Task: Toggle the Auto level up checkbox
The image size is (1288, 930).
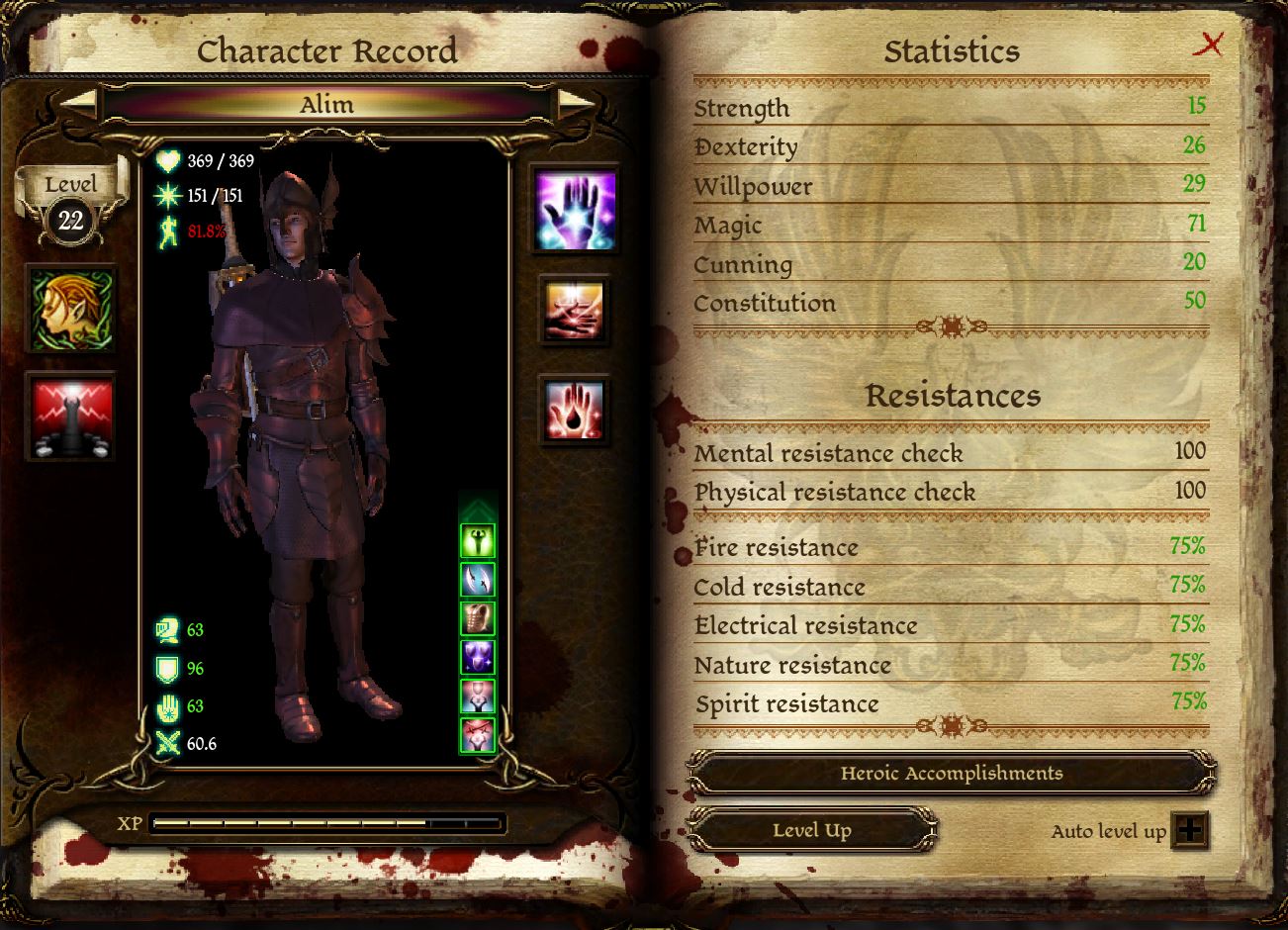Action: [1189, 830]
